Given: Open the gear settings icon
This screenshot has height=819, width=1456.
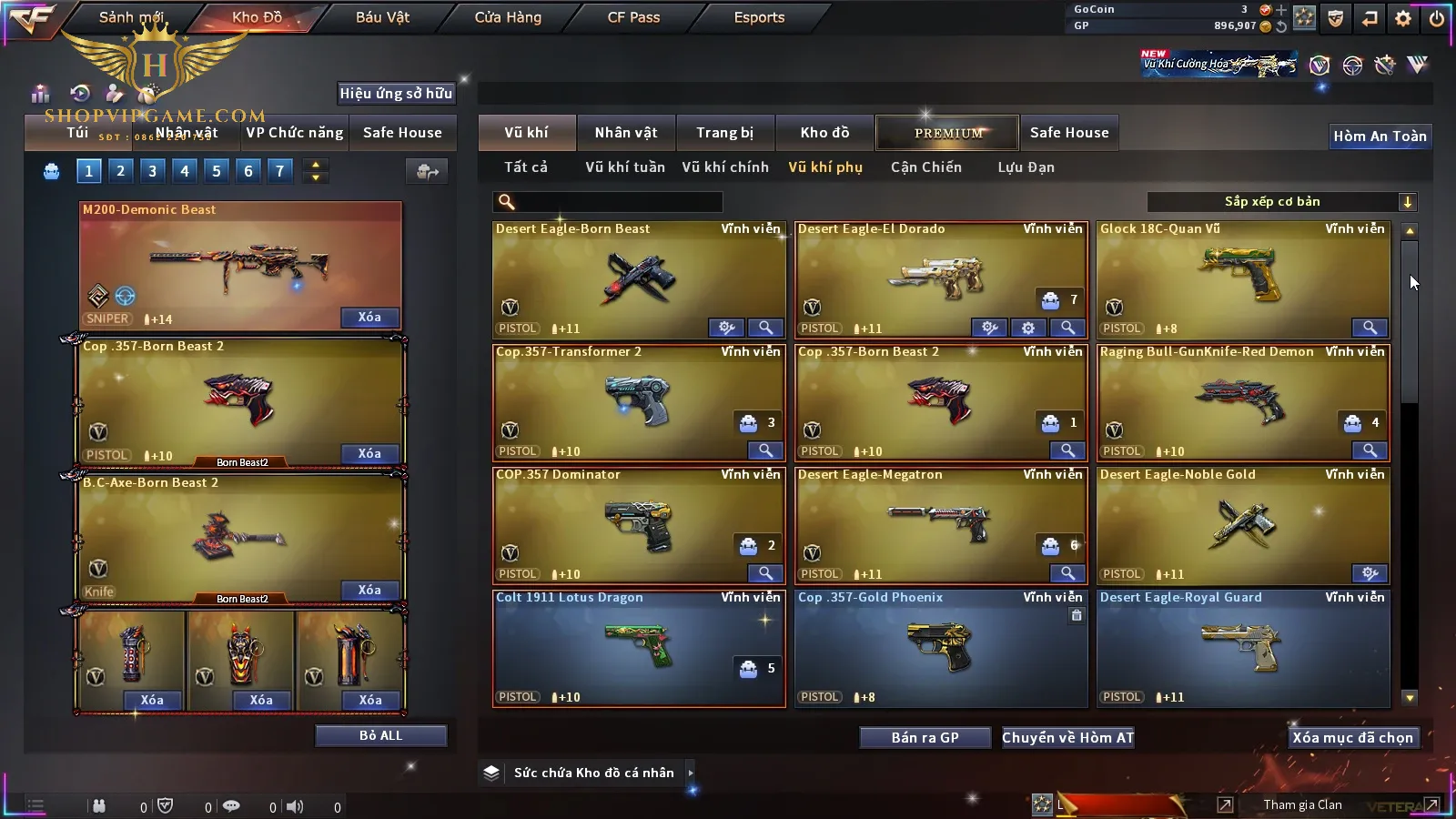Looking at the screenshot, I should [1402, 18].
